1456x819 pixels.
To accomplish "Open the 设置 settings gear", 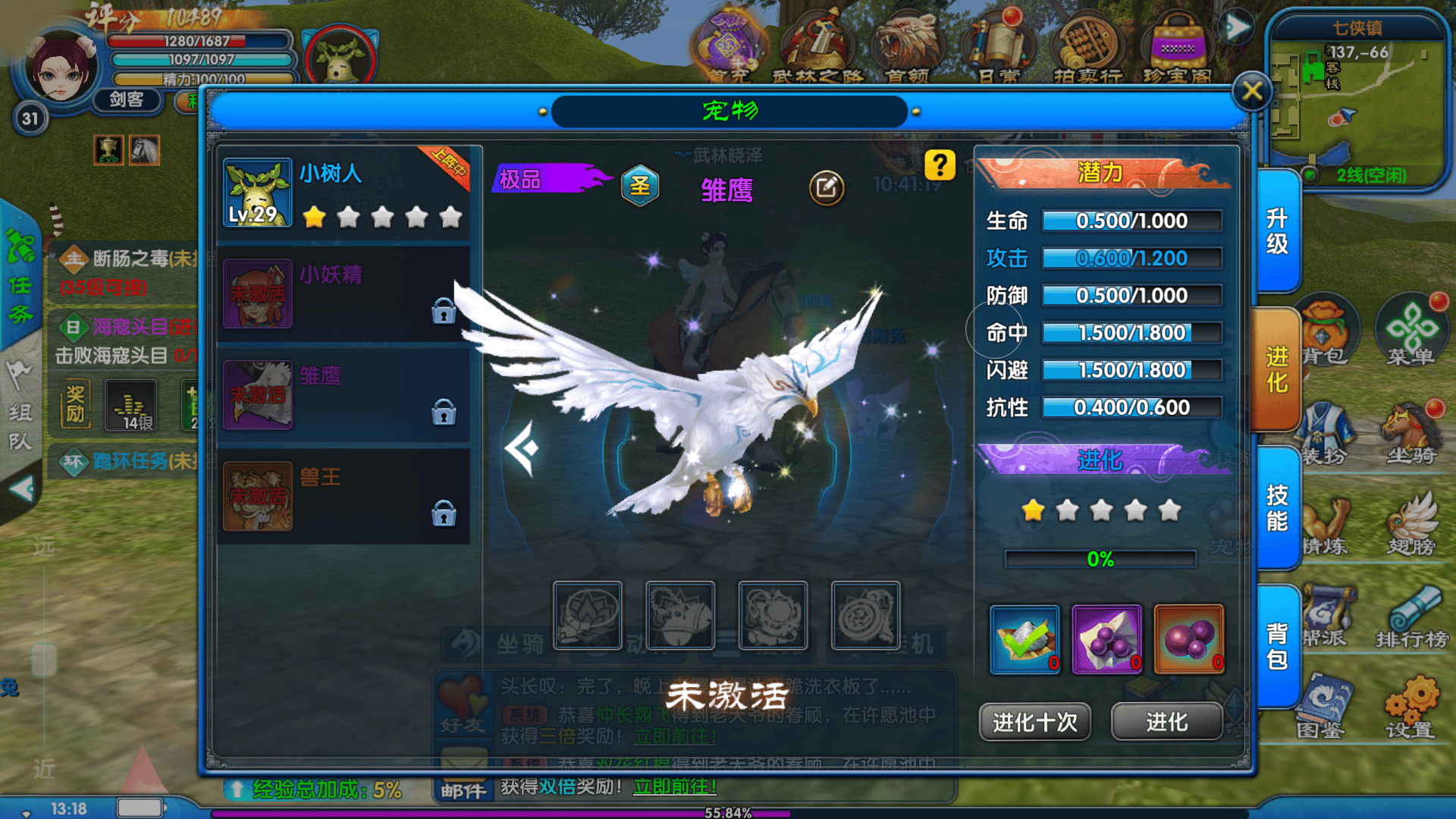I will (x=1410, y=705).
